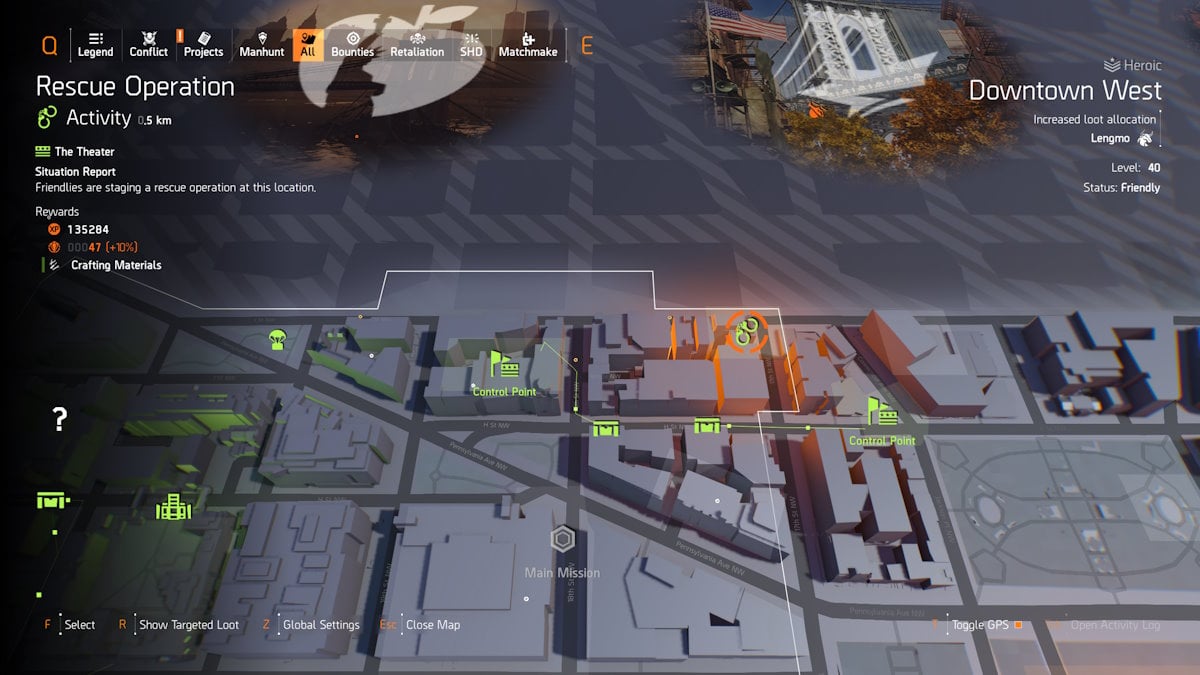Image resolution: width=1200 pixels, height=675 pixels.
Task: Open the SHD tab
Action: click(470, 44)
